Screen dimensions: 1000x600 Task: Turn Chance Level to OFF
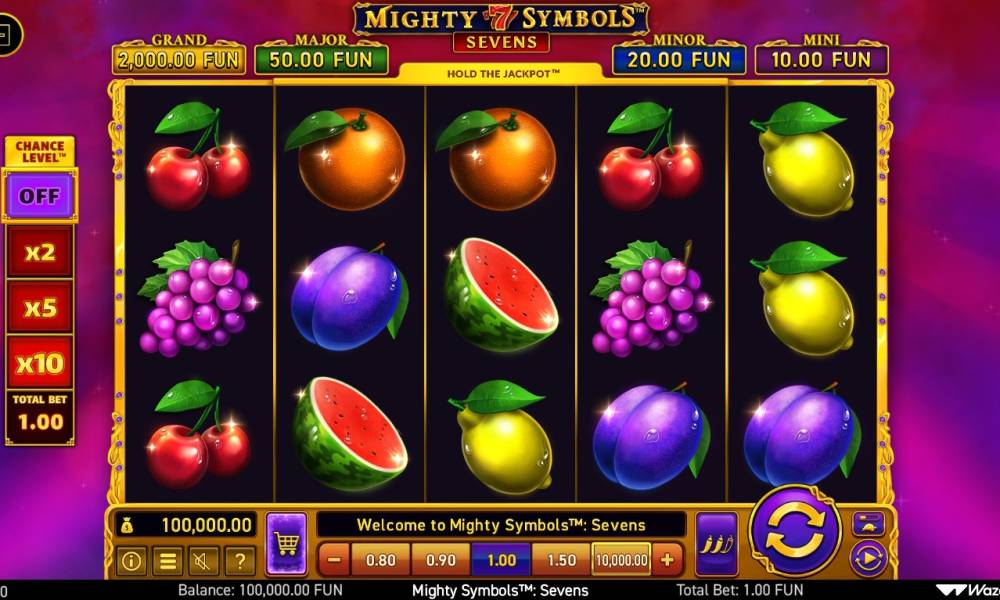coord(40,195)
